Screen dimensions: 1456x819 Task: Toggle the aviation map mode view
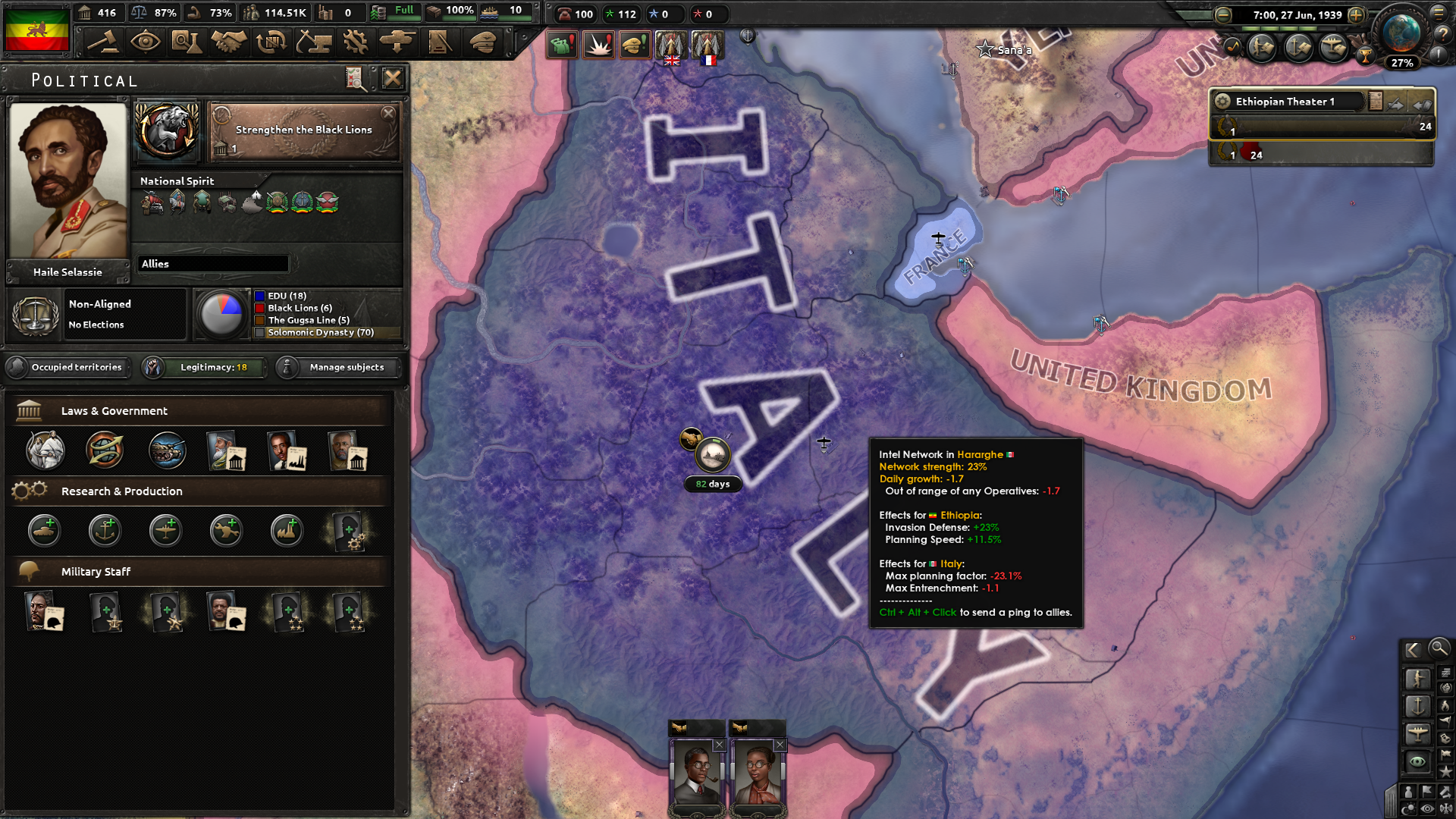point(1417,731)
